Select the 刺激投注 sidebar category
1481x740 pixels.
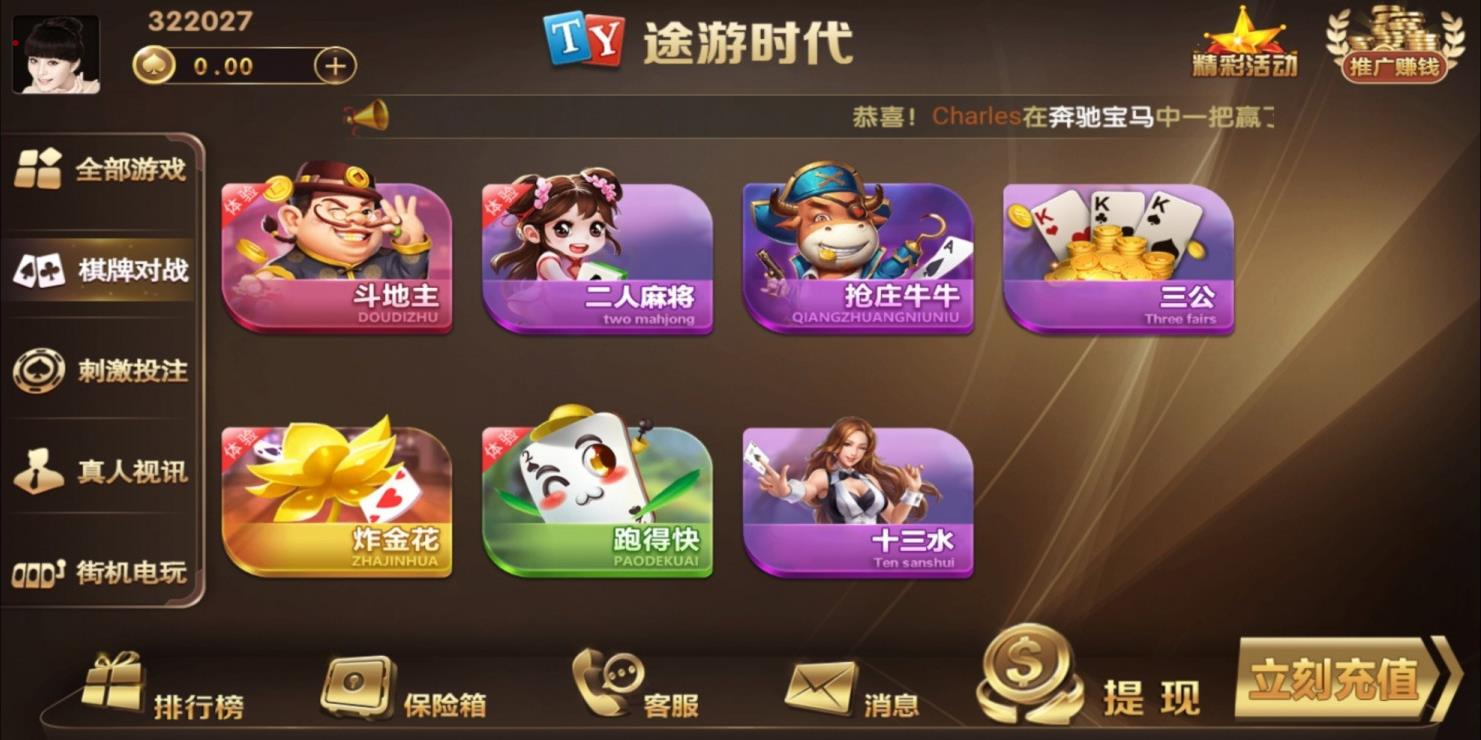tap(100, 369)
